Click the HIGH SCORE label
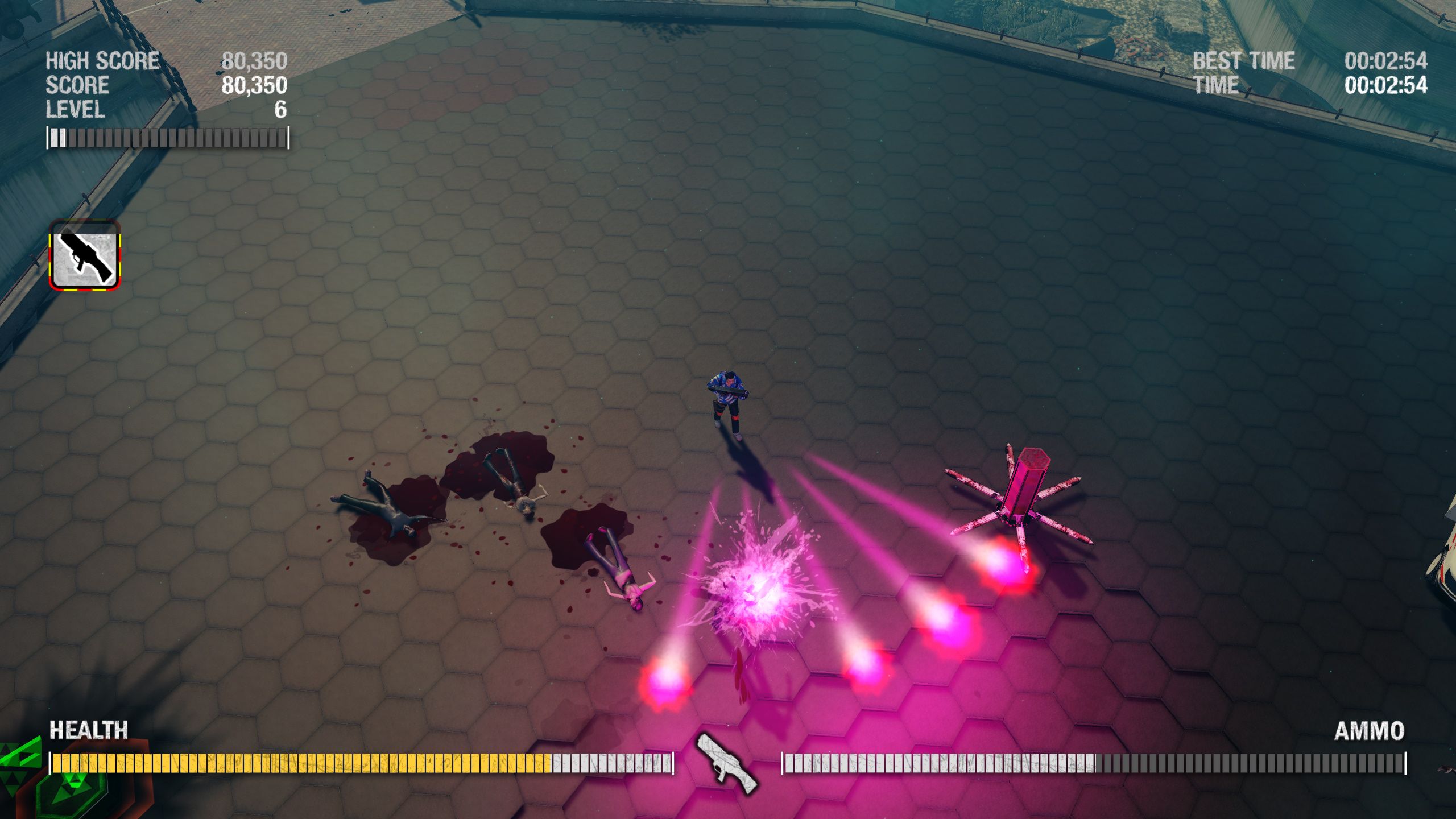1456x819 pixels. click(x=102, y=60)
